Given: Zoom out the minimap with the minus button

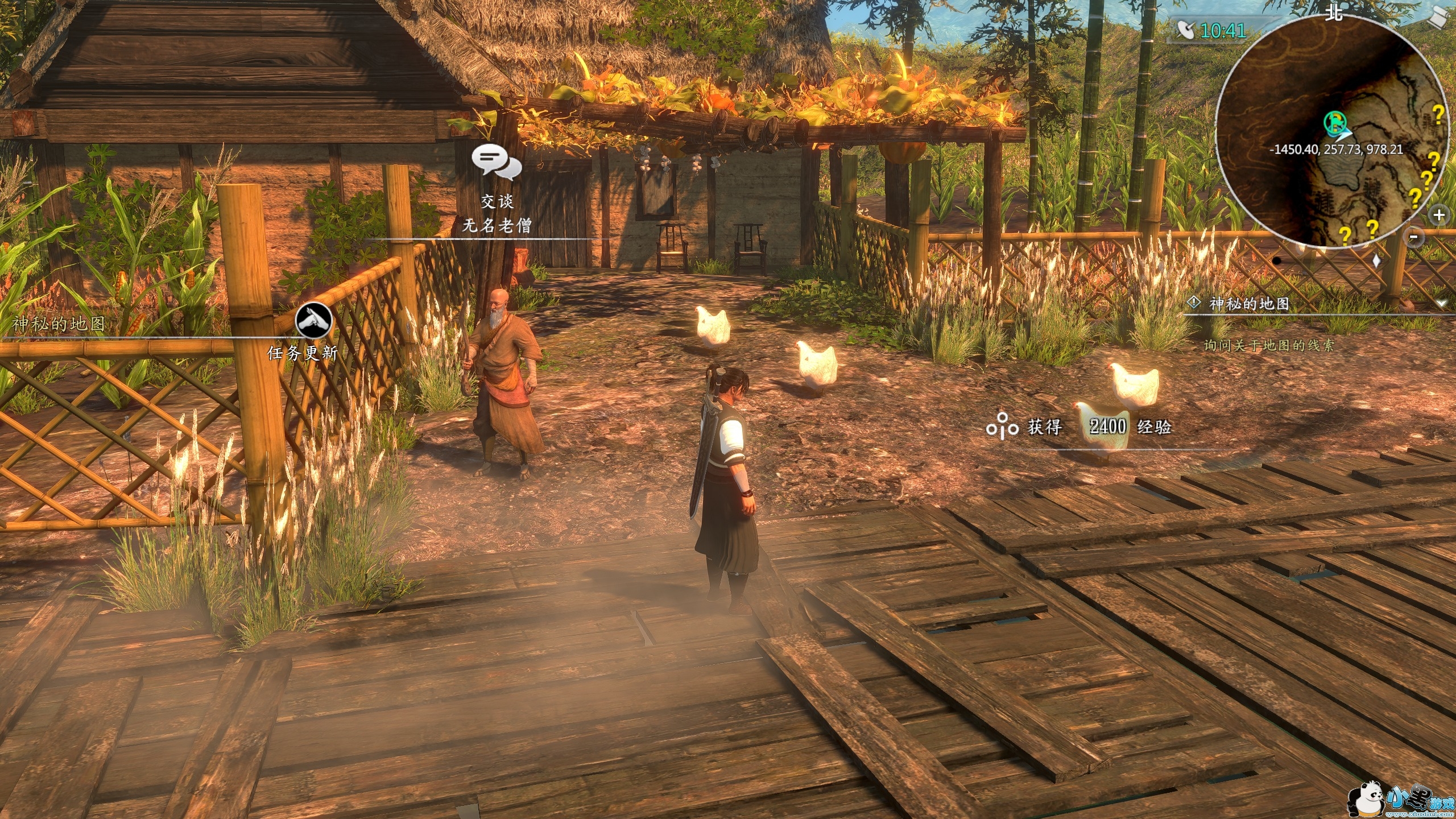Looking at the screenshot, I should (x=1414, y=237).
